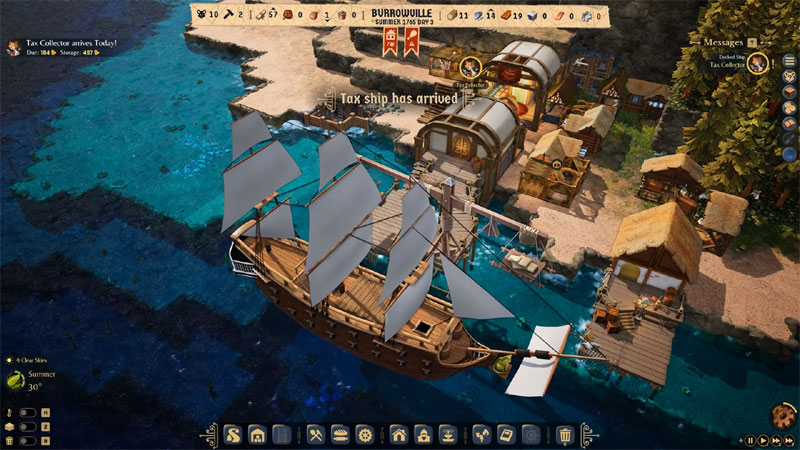Open the bread food build category
Screen dimensions: 800x450
pyautogui.click(x=339, y=435)
